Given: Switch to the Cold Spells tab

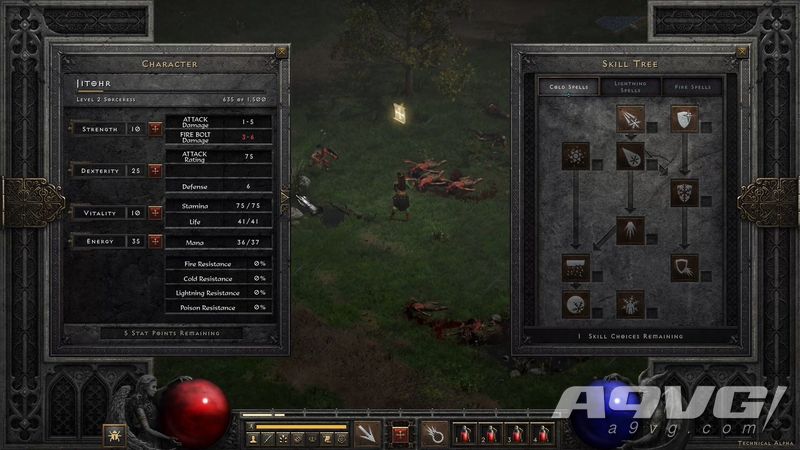Looking at the screenshot, I should pos(574,87).
